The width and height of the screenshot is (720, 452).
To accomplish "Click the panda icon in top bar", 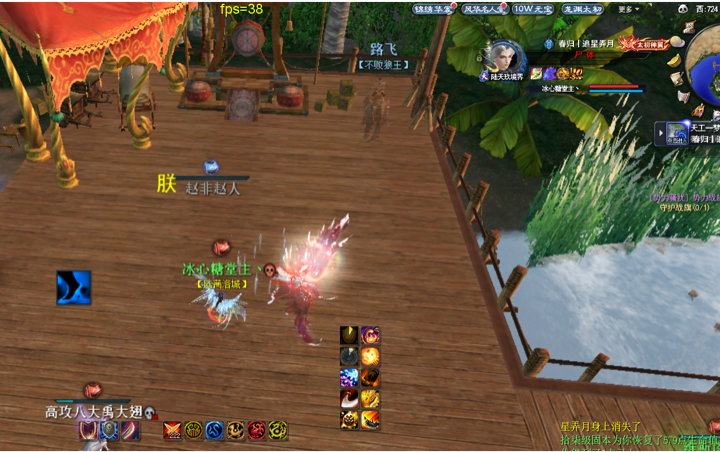I will [683, 8].
